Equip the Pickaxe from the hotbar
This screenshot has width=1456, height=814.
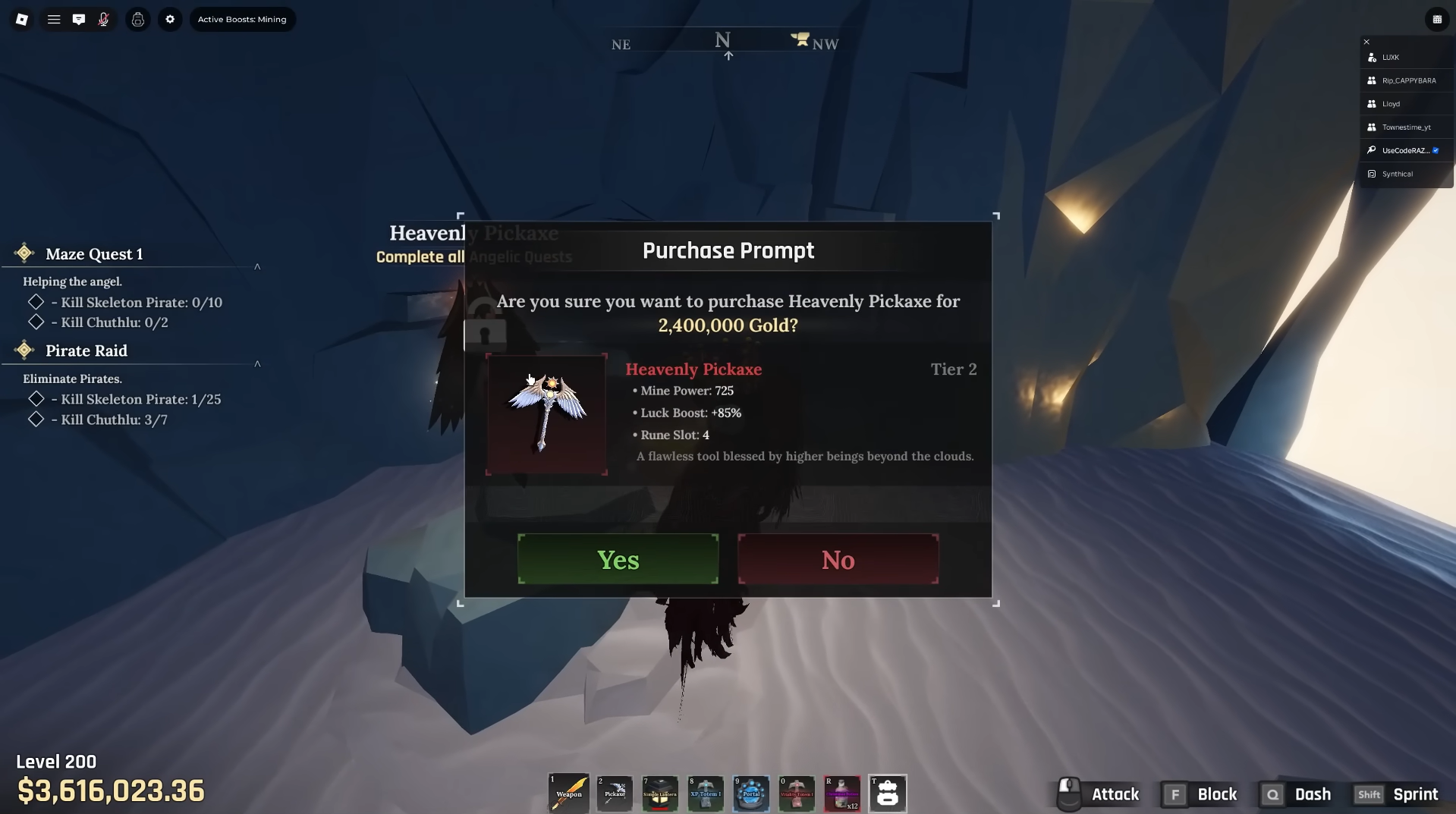pyautogui.click(x=614, y=793)
